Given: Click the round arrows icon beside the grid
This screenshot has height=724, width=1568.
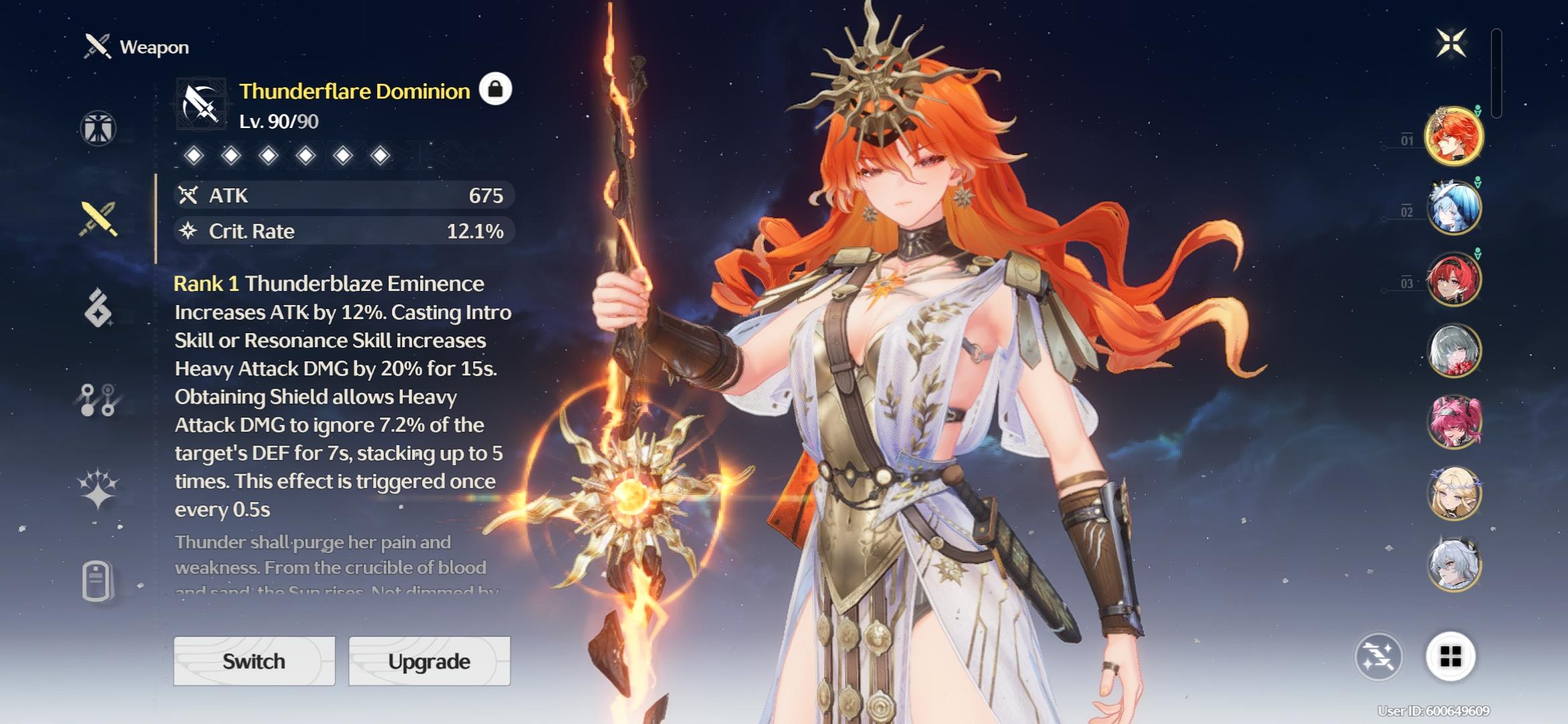Looking at the screenshot, I should [1378, 657].
